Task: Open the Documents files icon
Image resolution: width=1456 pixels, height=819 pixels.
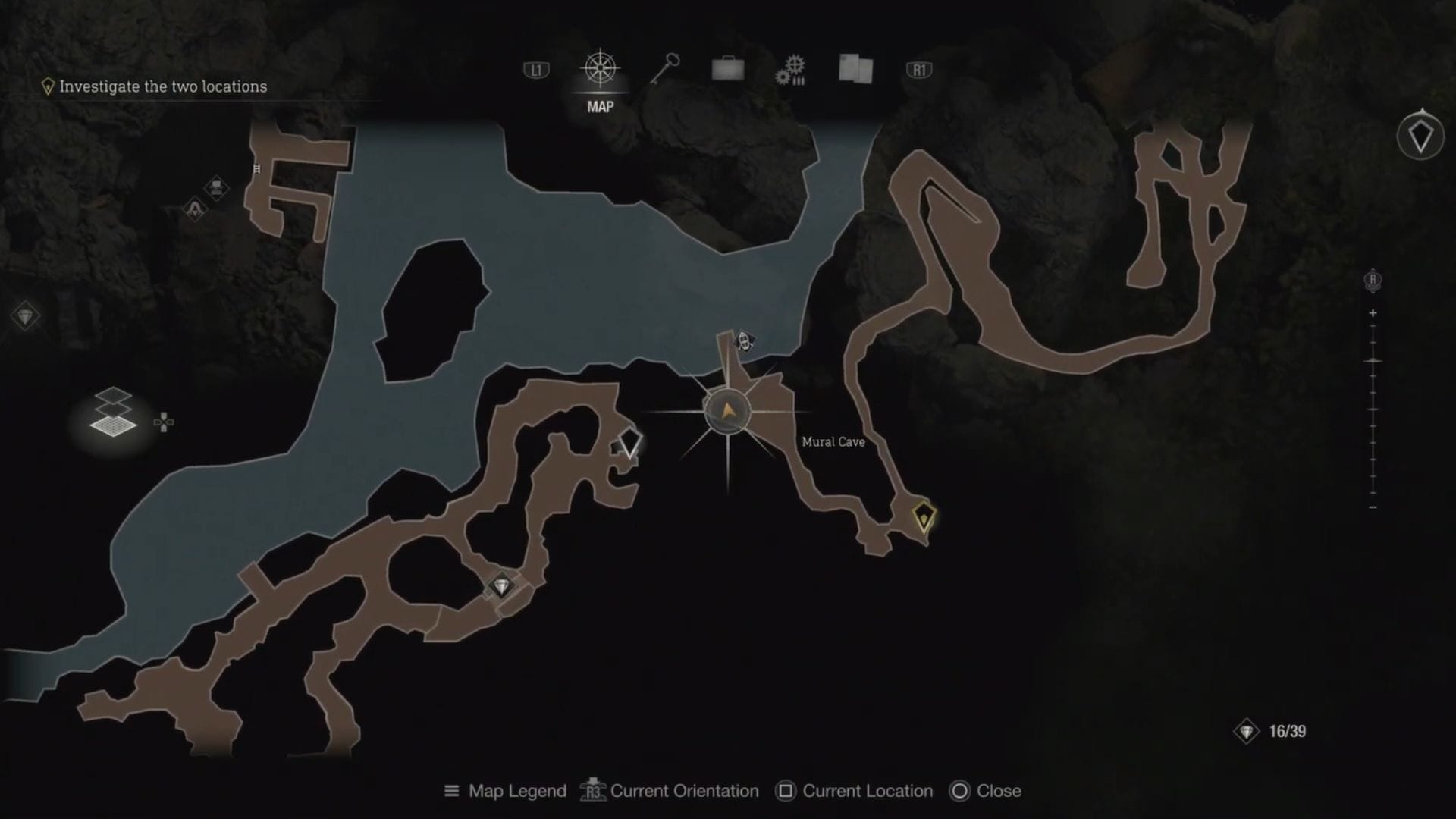Action: [x=854, y=67]
